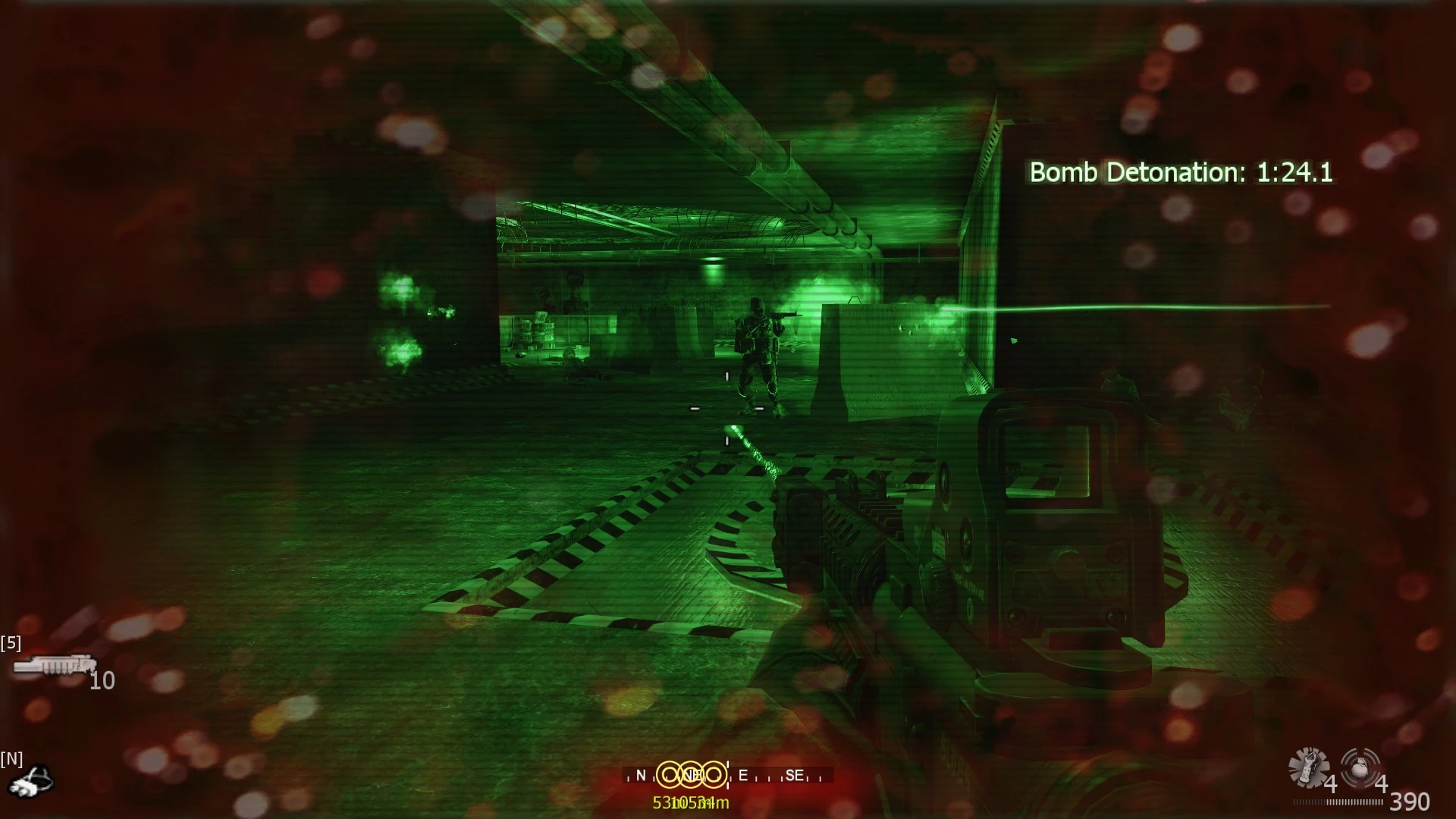Select the special grenade stun icon
The width and height of the screenshot is (1456, 819).
click(x=1308, y=767)
